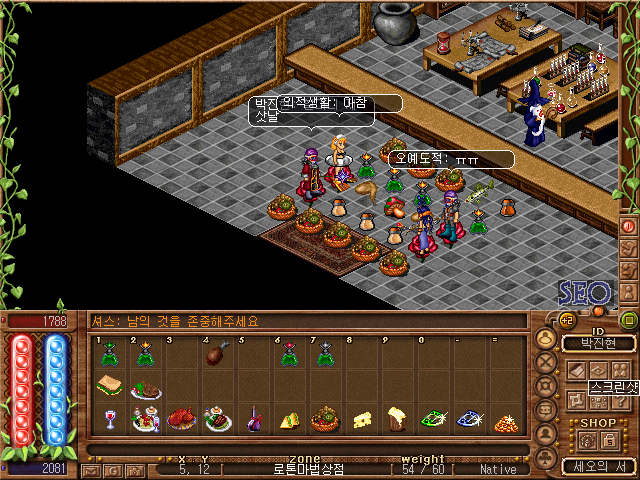Screen dimensions: 640x480
Task: Select the blue sparkling gem item
Action: pos(468,420)
